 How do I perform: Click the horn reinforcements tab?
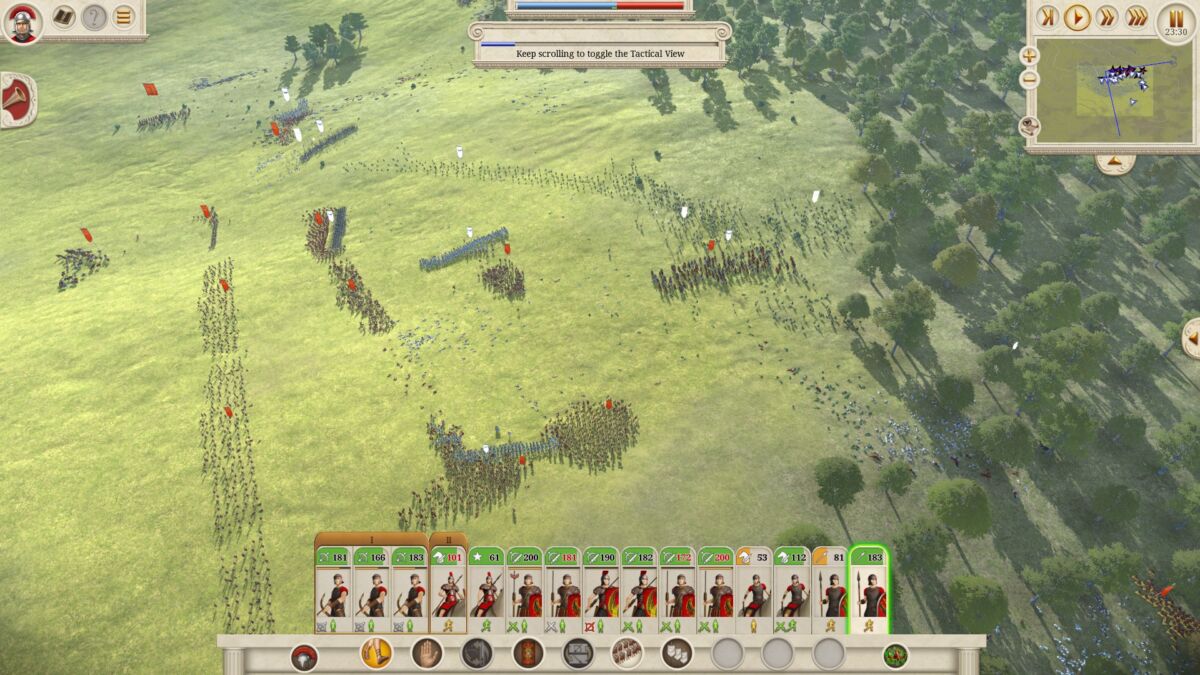point(17,99)
